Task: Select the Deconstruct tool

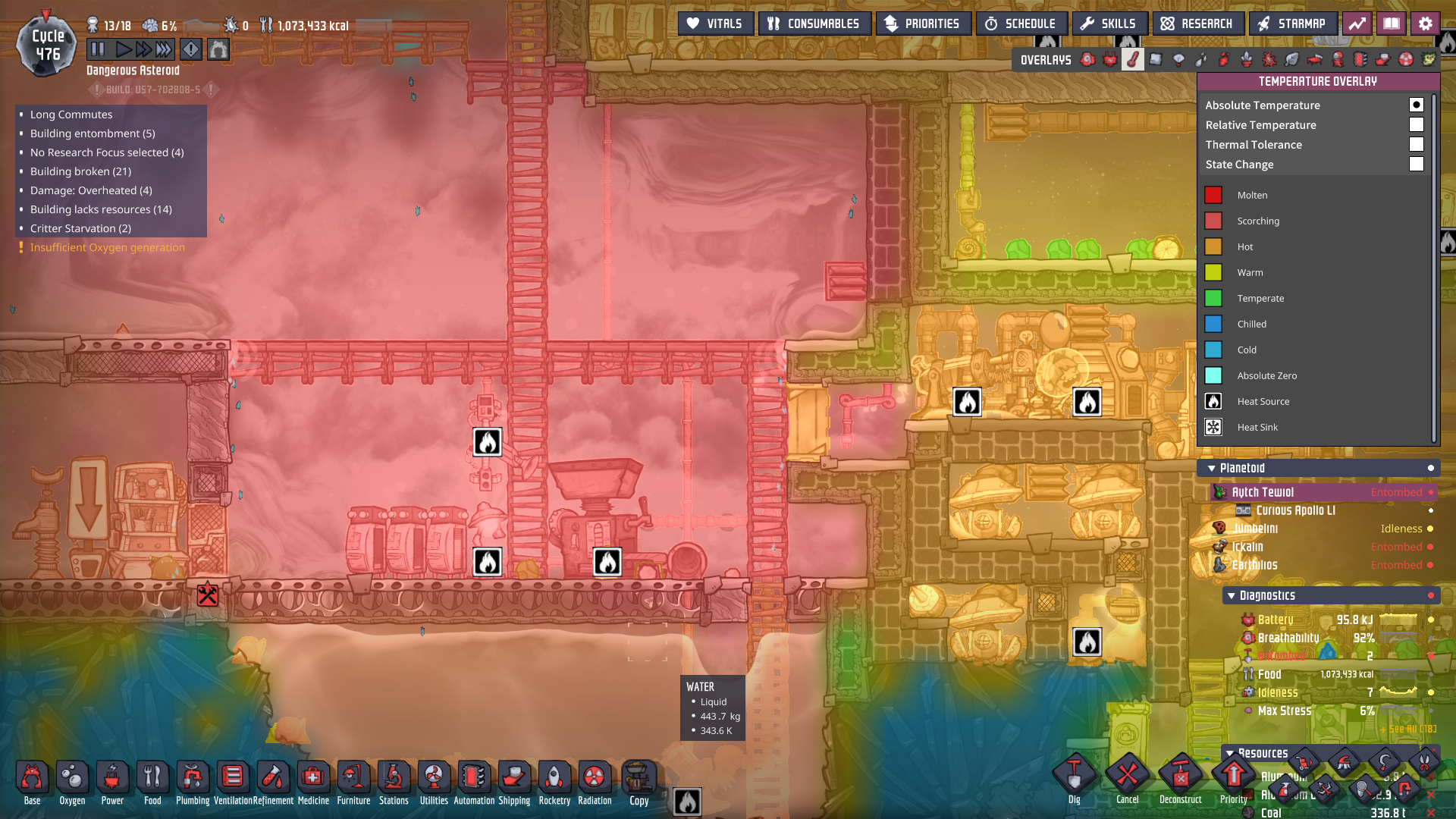Action: pyautogui.click(x=1180, y=778)
